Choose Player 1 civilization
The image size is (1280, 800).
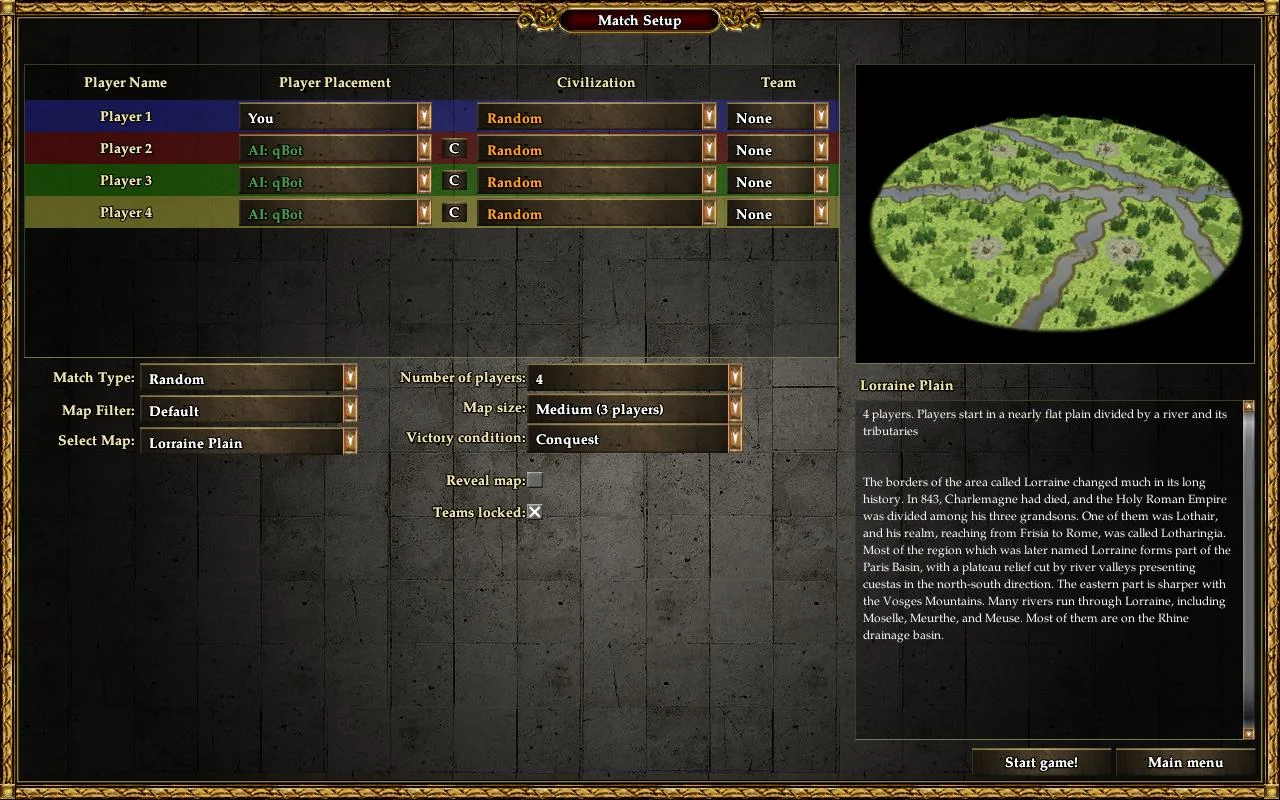pos(597,118)
